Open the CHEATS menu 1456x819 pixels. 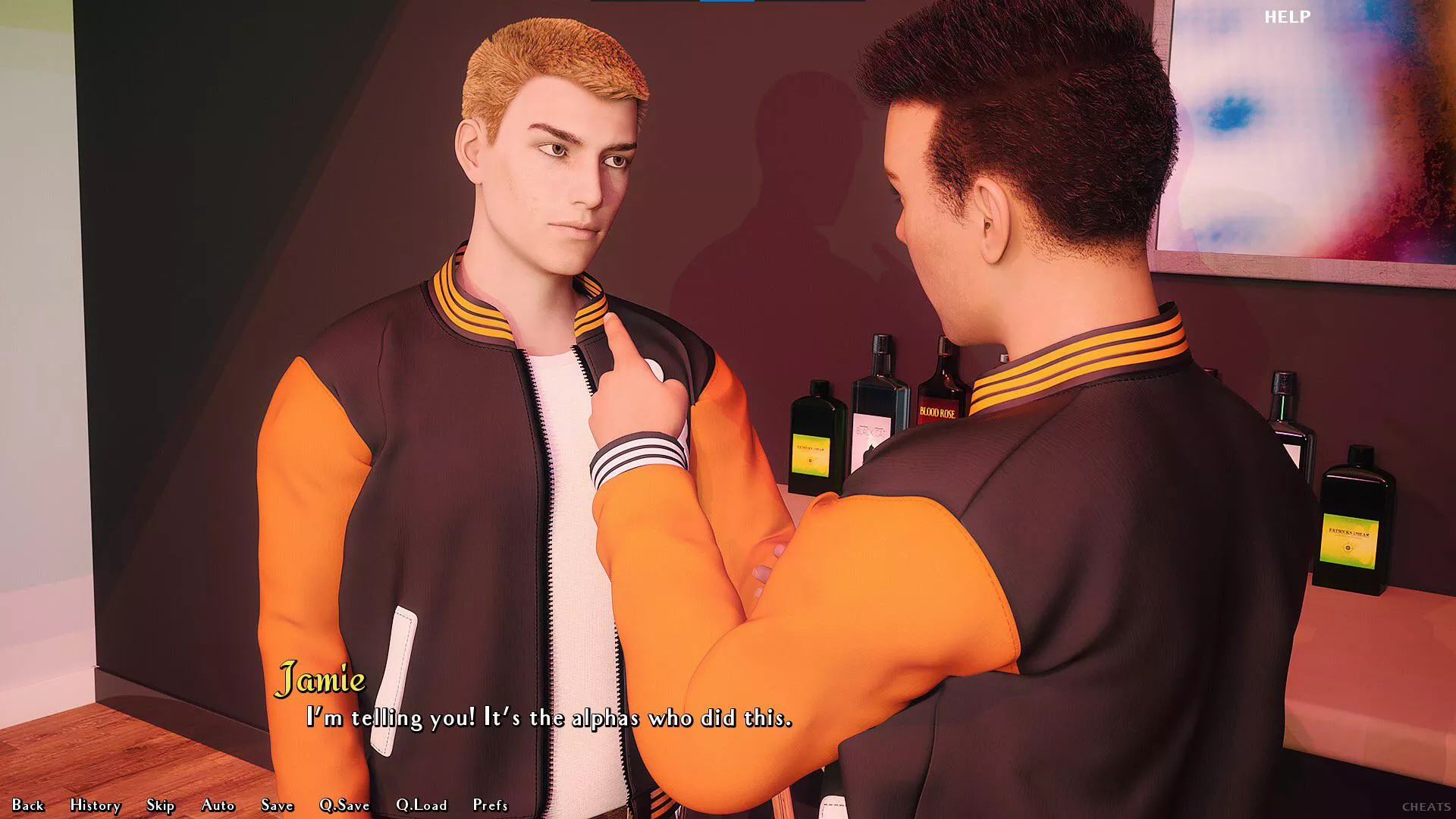click(1426, 807)
